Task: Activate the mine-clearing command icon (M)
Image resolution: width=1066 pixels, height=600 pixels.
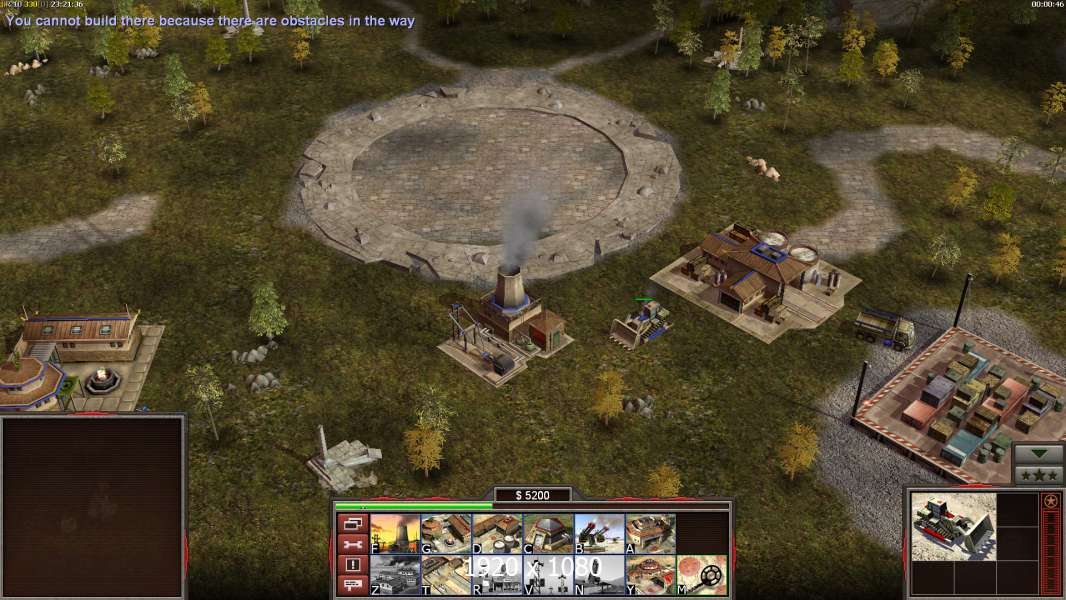Action: tap(701, 574)
